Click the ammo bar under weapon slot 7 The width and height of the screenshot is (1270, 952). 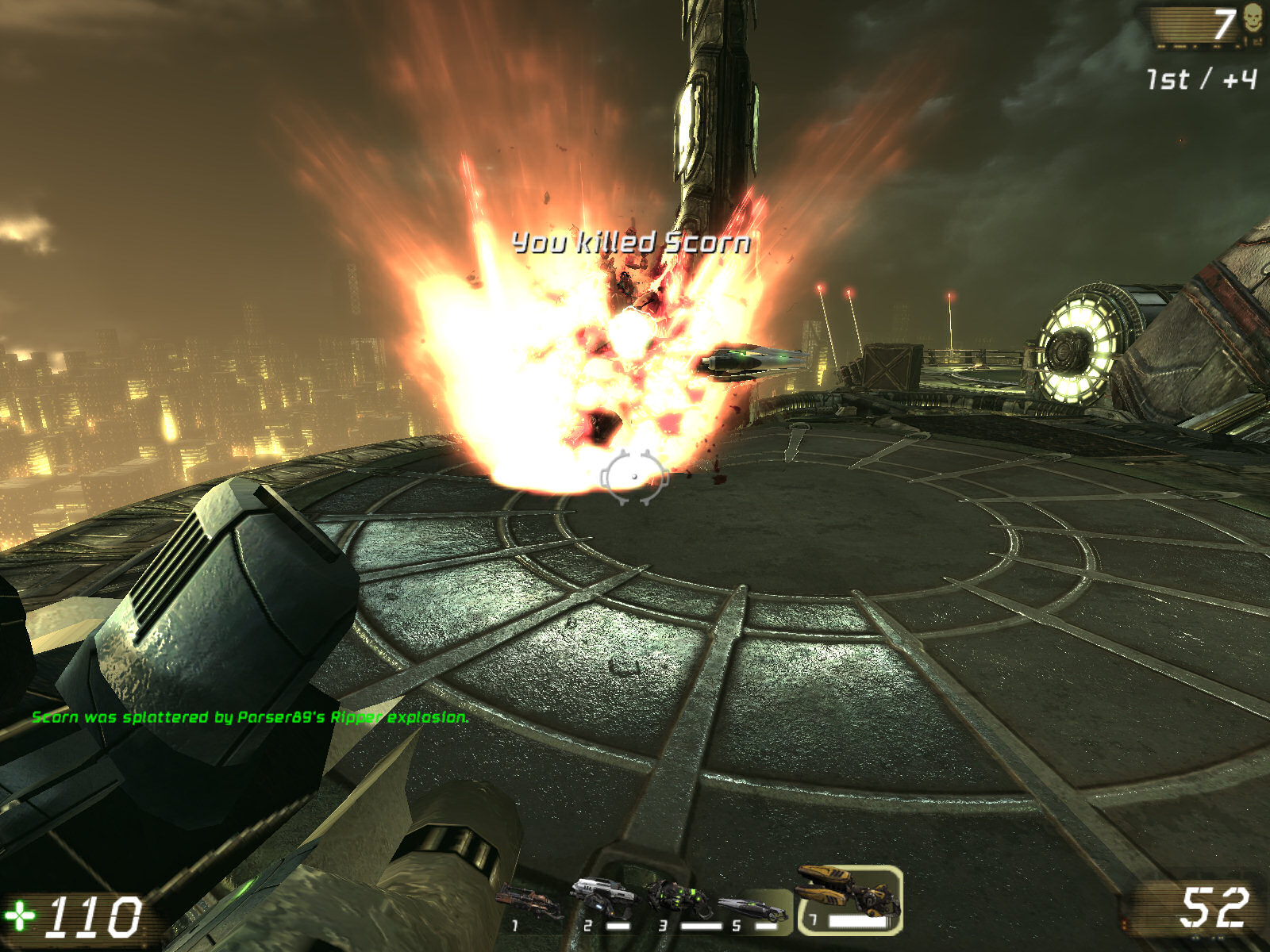(859, 920)
